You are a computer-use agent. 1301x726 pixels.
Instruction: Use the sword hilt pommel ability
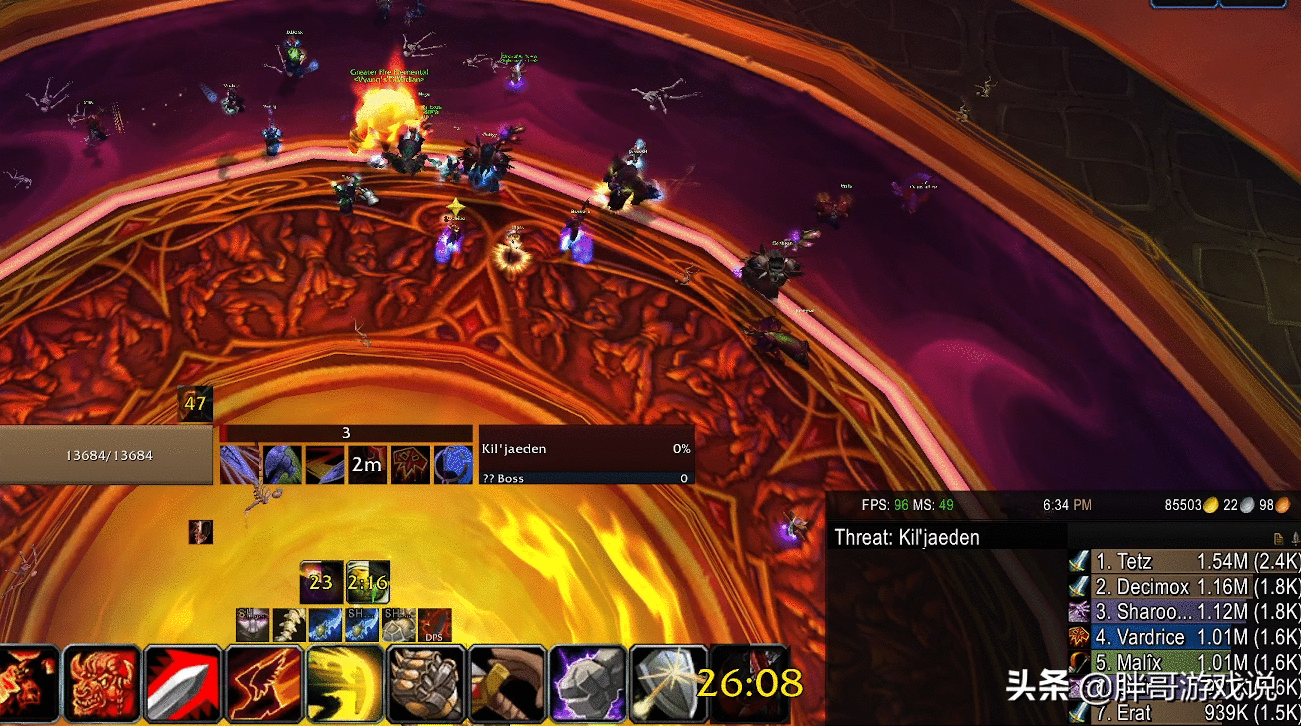(x=507, y=685)
